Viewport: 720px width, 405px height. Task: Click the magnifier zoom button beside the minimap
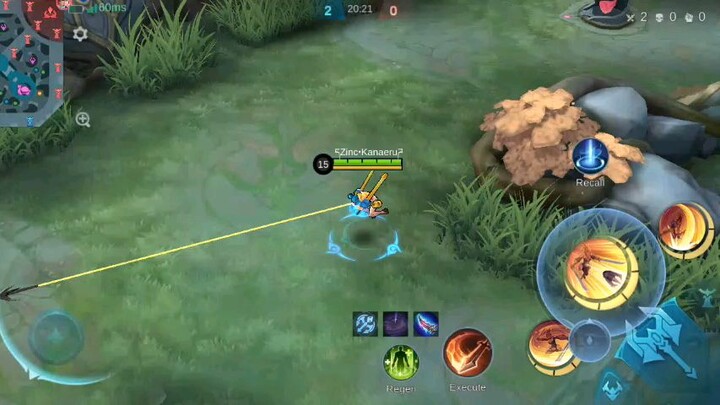(x=82, y=119)
